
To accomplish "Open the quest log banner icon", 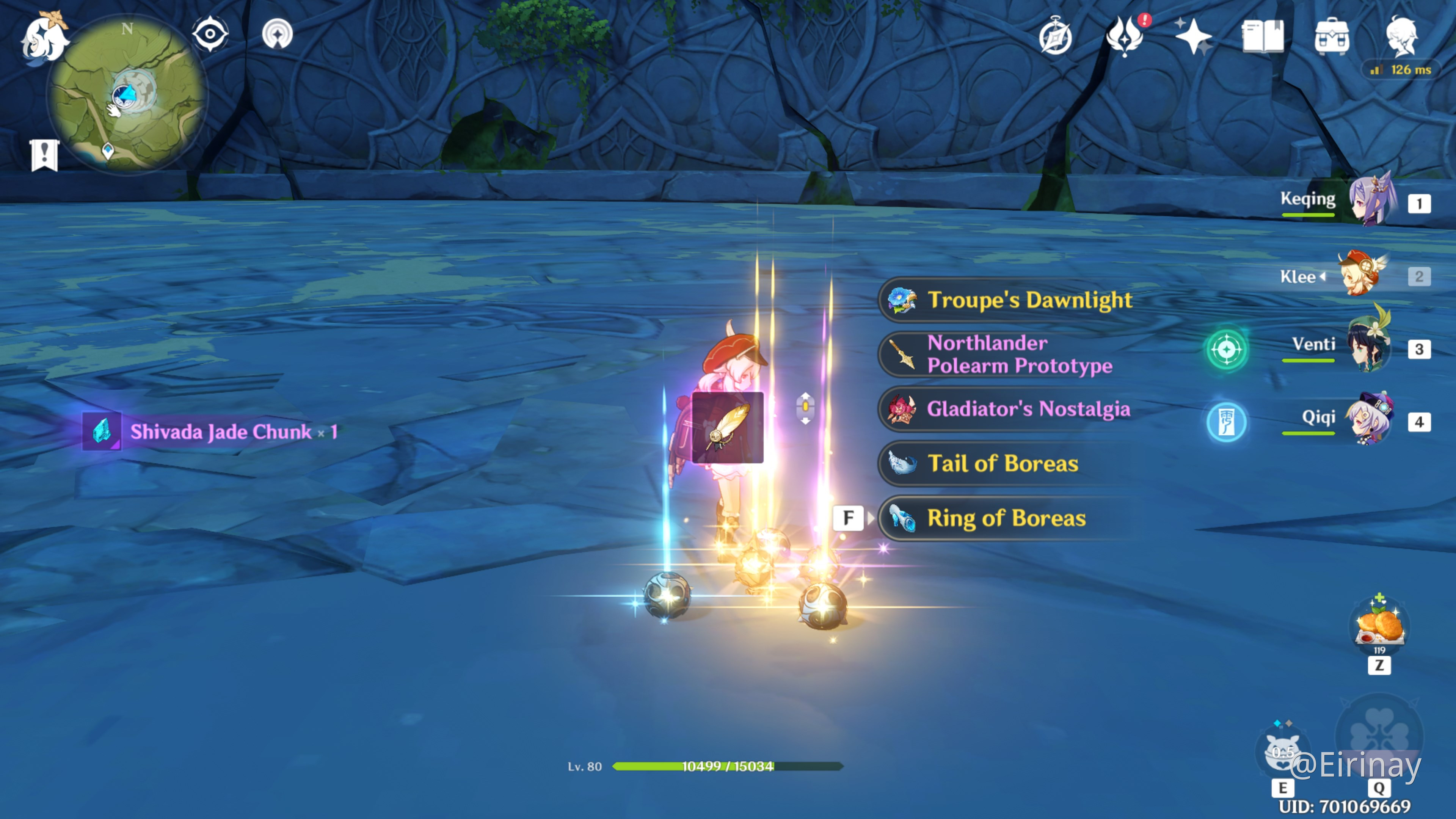I will 44,154.
